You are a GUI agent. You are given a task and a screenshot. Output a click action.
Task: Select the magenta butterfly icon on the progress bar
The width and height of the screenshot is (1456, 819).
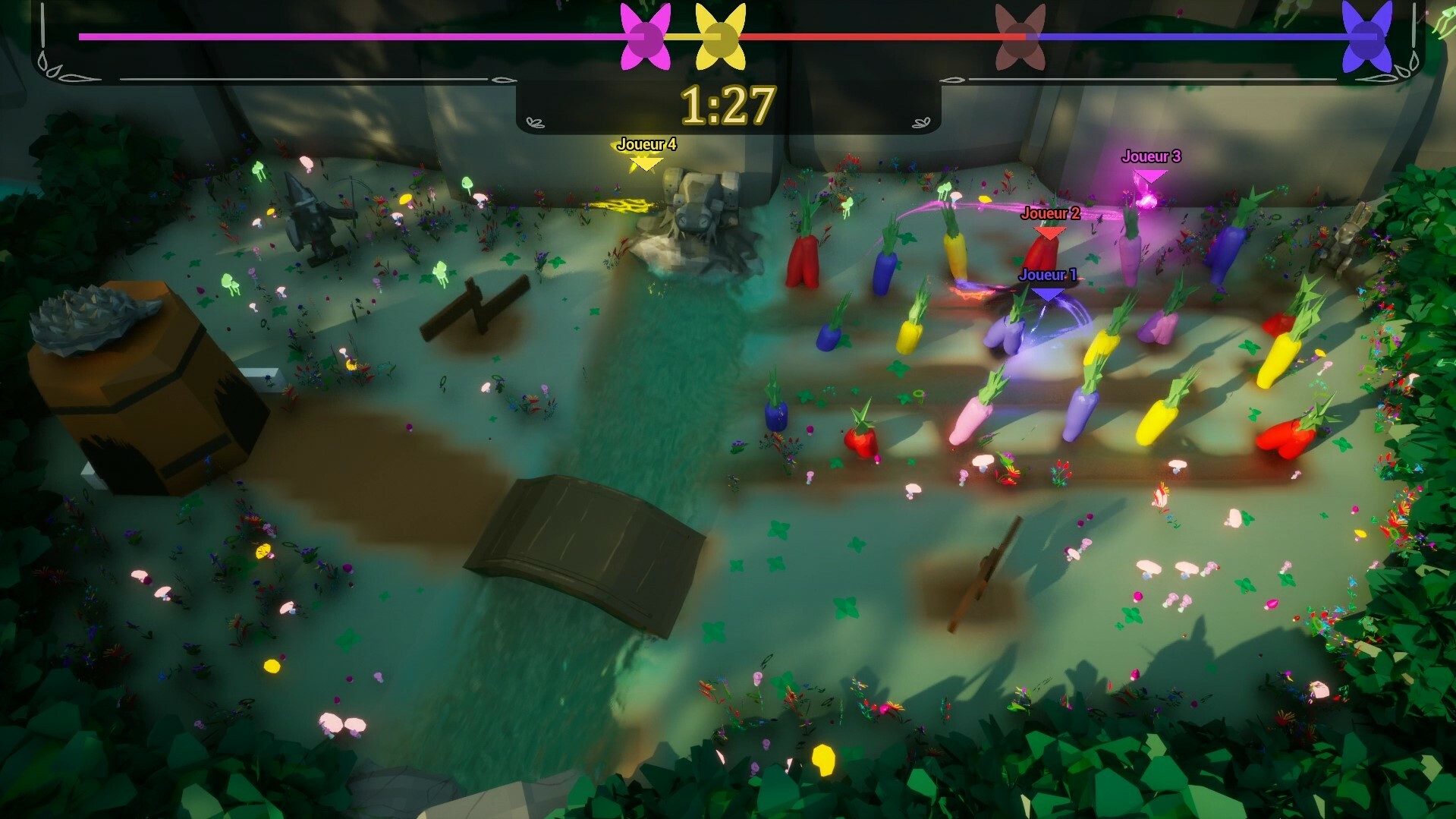pos(644,34)
